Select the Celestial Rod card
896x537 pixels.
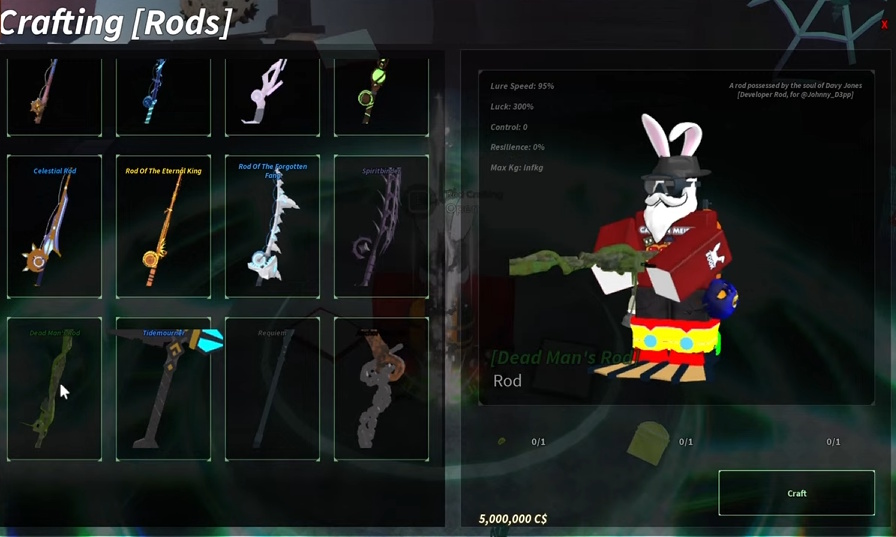point(54,227)
